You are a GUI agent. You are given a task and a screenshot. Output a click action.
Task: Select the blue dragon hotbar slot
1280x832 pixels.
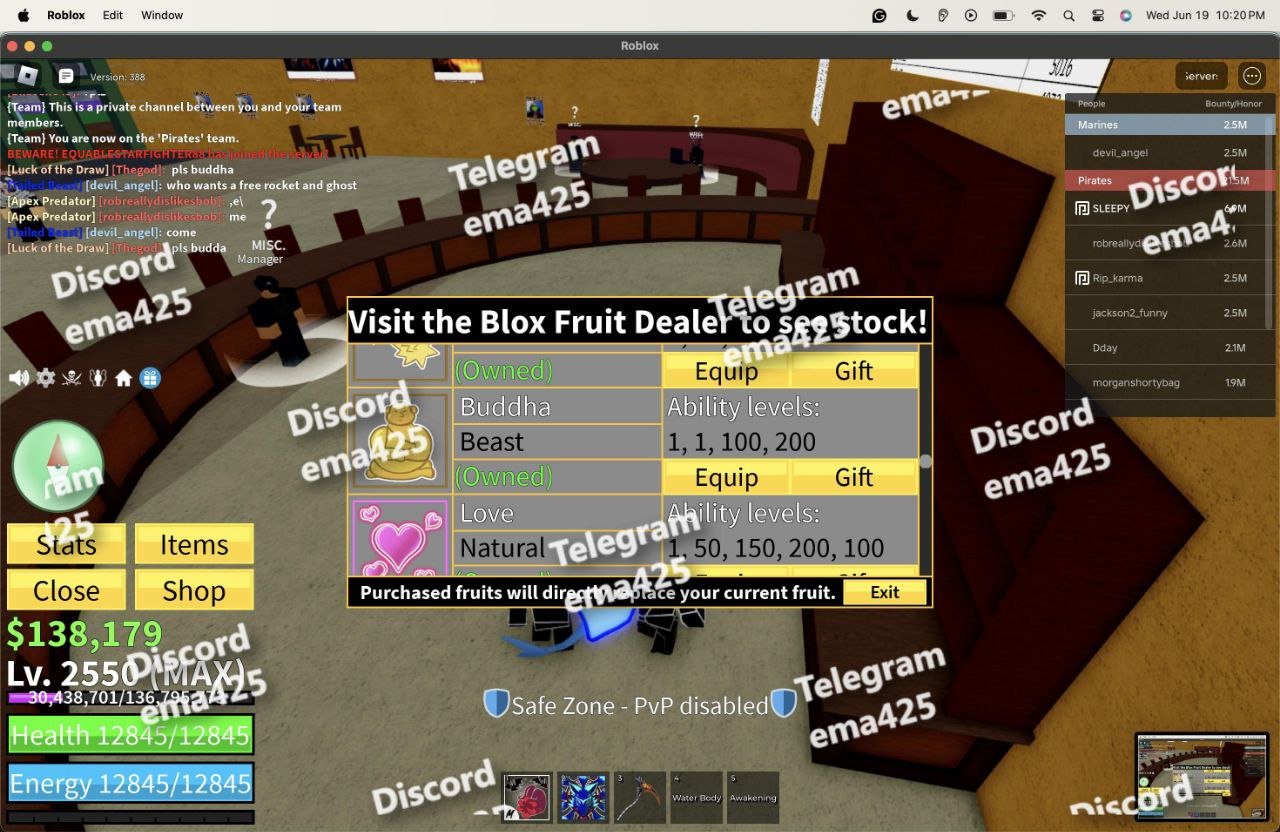click(x=583, y=797)
